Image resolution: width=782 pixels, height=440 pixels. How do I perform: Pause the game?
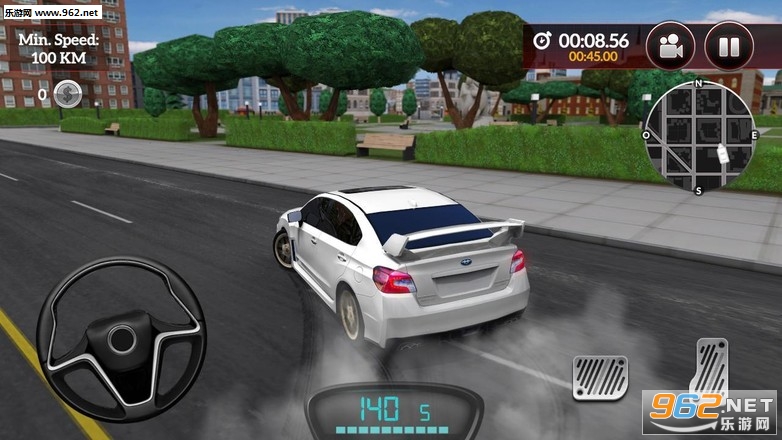click(x=729, y=45)
